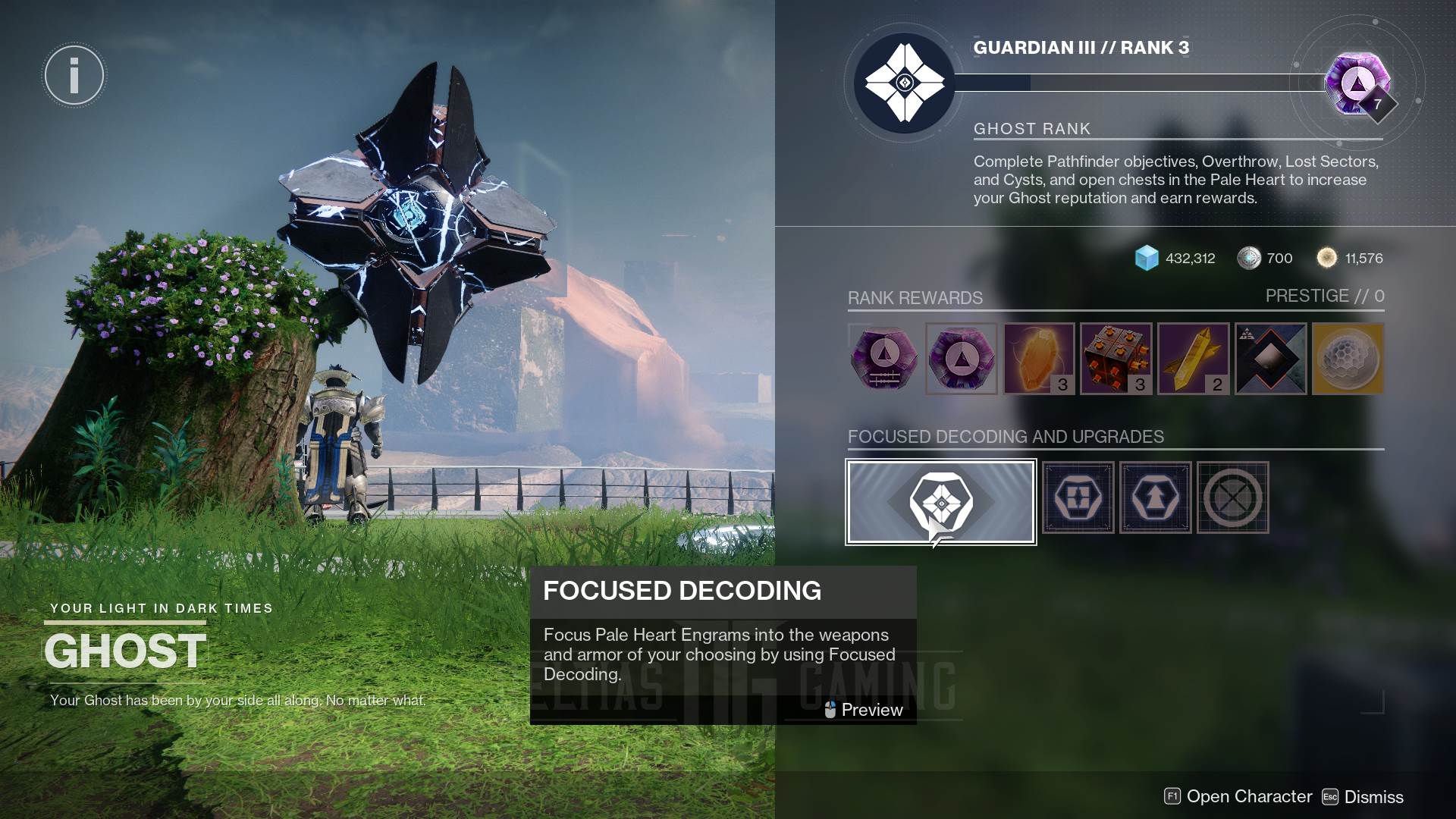Click the info icon in the corner
Viewport: 1456px width, 819px height.
point(74,75)
